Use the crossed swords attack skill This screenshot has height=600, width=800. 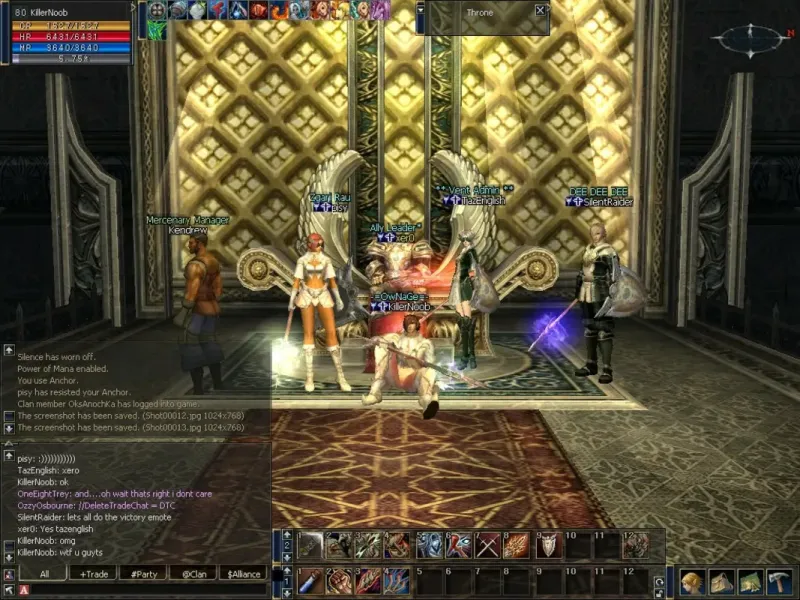coord(488,545)
